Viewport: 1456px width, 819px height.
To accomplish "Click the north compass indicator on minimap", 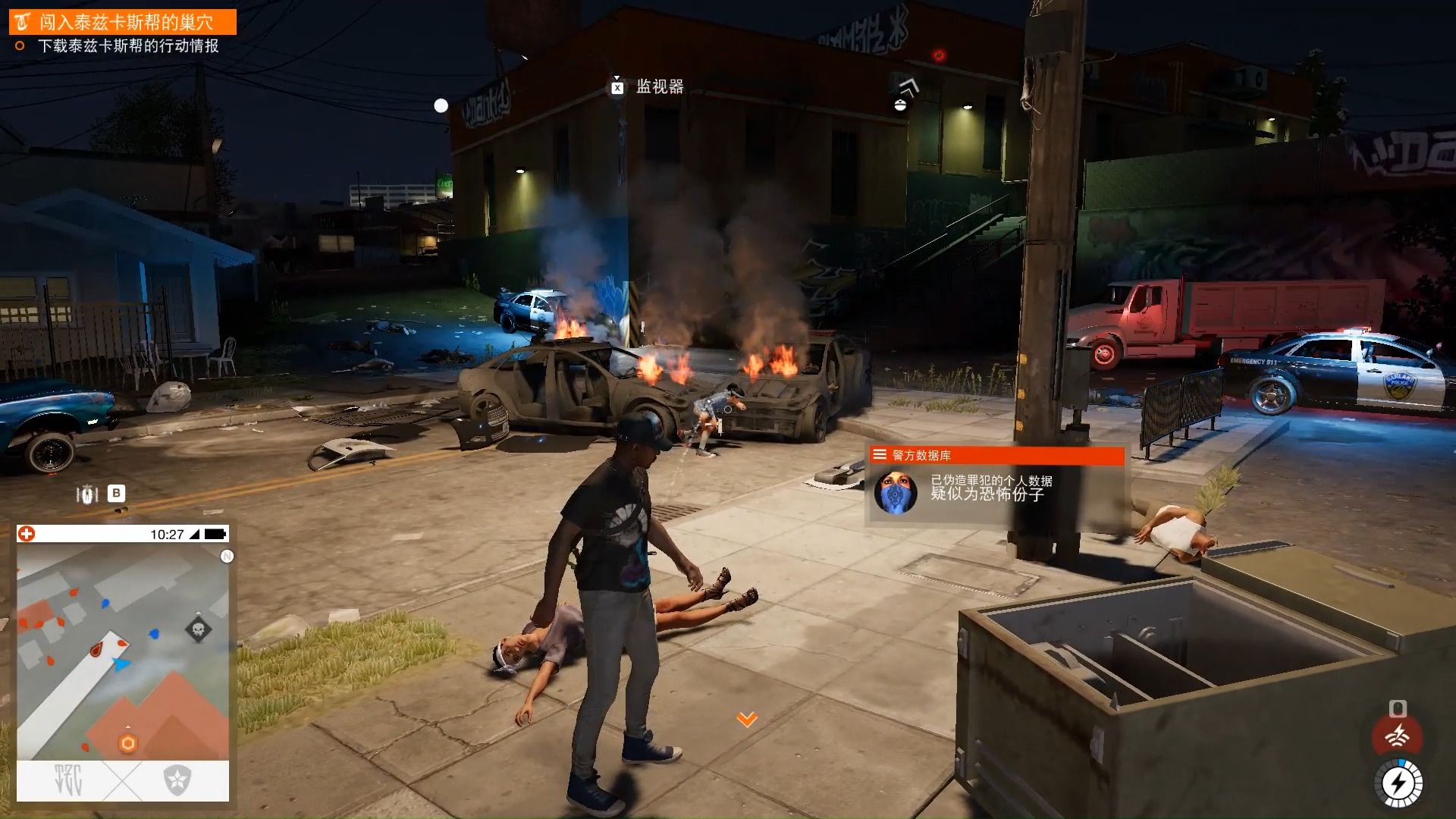I will coord(226,557).
